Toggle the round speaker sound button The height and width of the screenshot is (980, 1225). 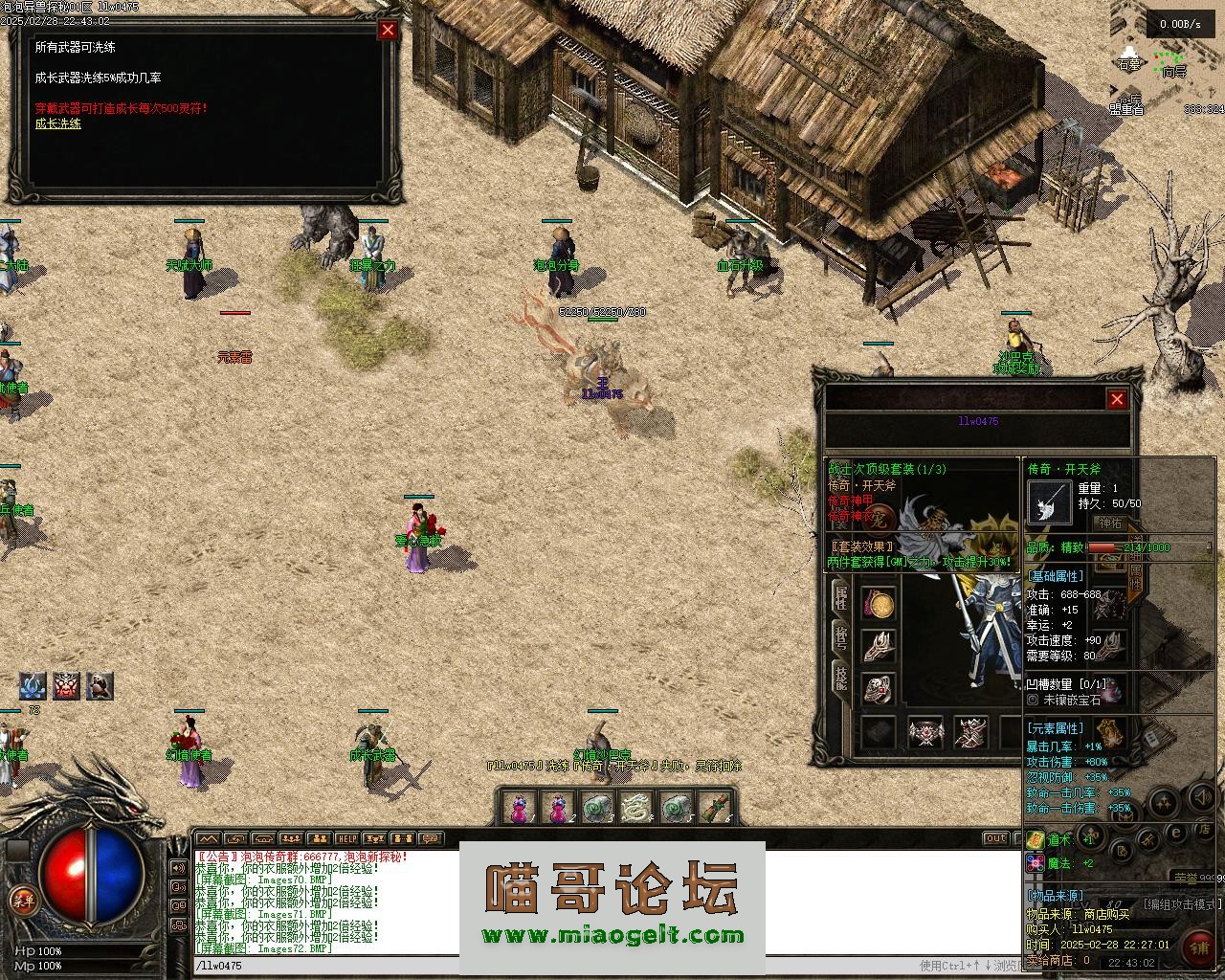1201,796
